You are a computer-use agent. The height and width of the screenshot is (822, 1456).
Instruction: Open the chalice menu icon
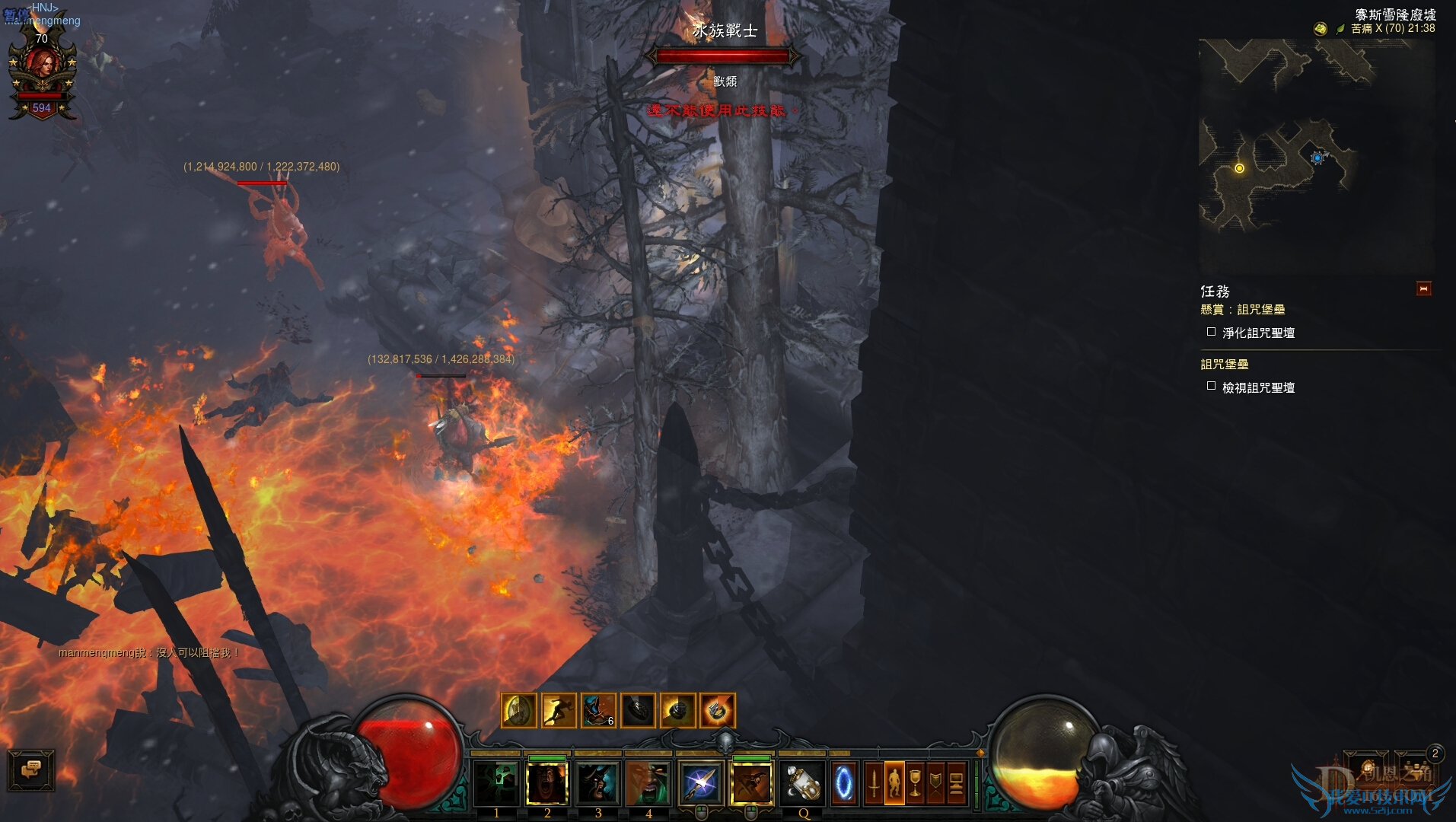[x=915, y=783]
